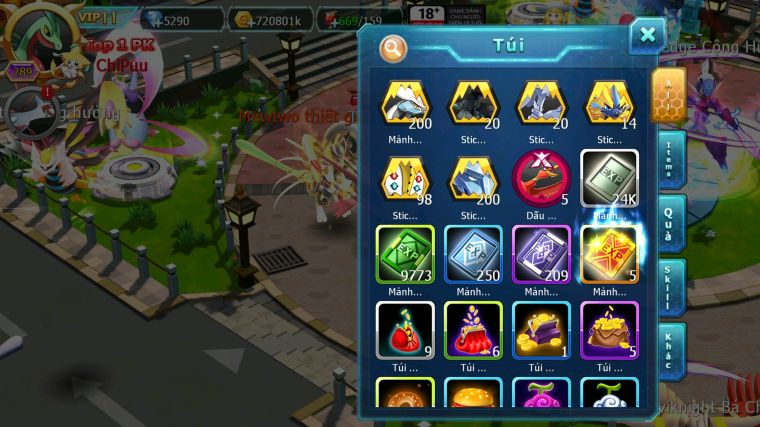Select the Dấu item with quantity 5
This screenshot has width=760, height=427.
pyautogui.click(x=541, y=178)
